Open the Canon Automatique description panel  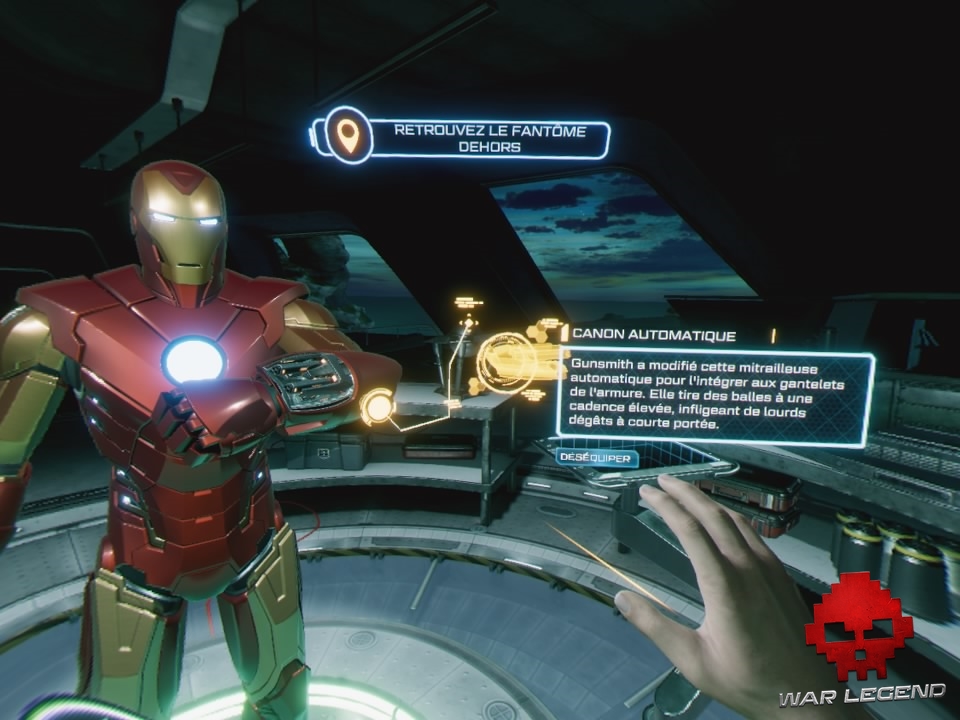(x=713, y=396)
